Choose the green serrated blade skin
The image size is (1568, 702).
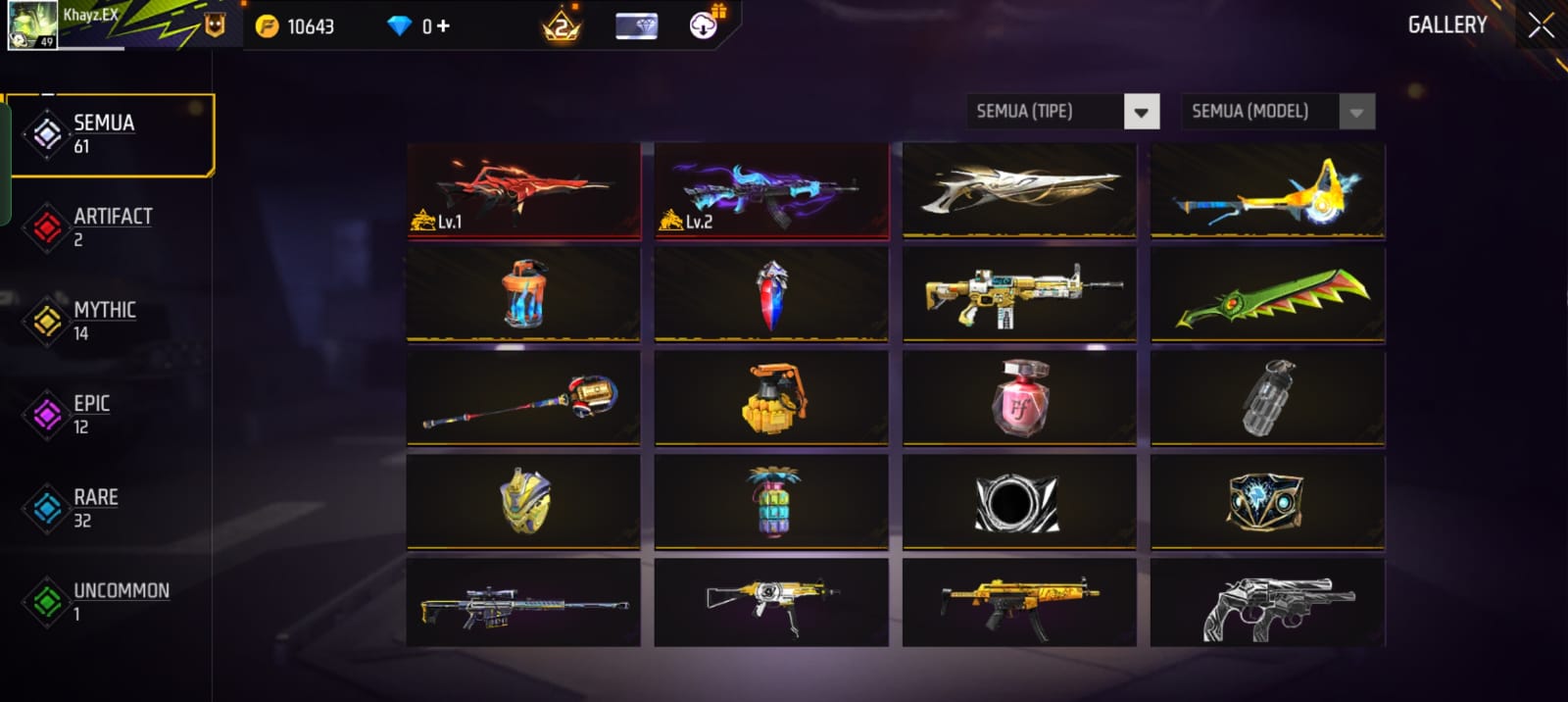[1267, 295]
